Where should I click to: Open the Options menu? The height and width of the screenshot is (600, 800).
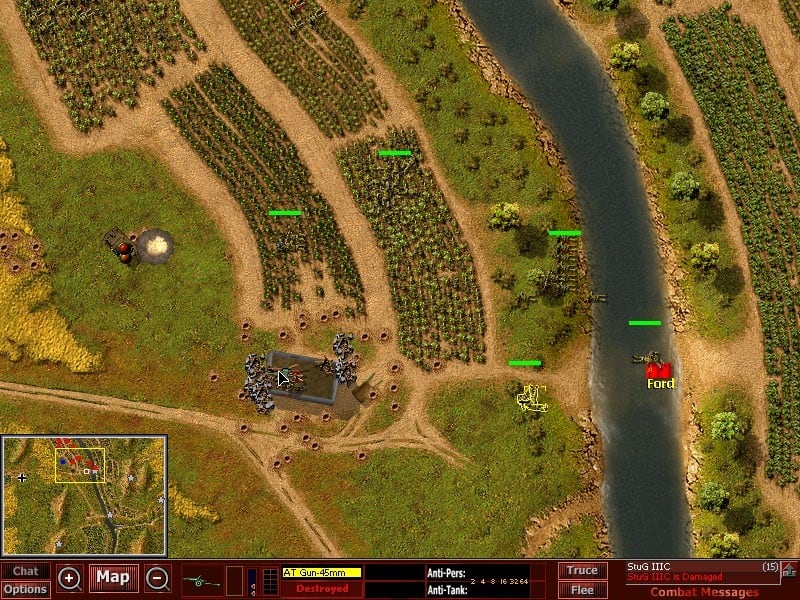[x=25, y=589]
